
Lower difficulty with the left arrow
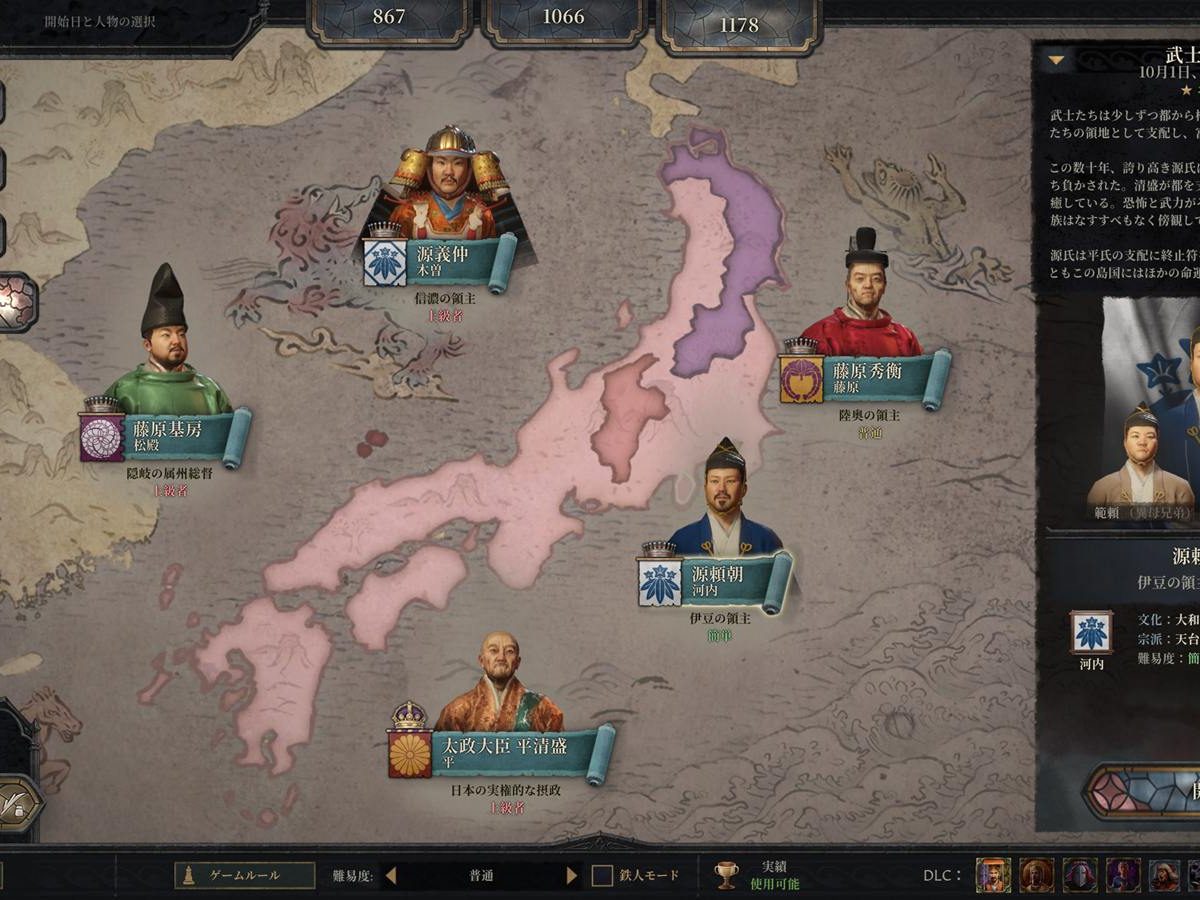coord(391,876)
